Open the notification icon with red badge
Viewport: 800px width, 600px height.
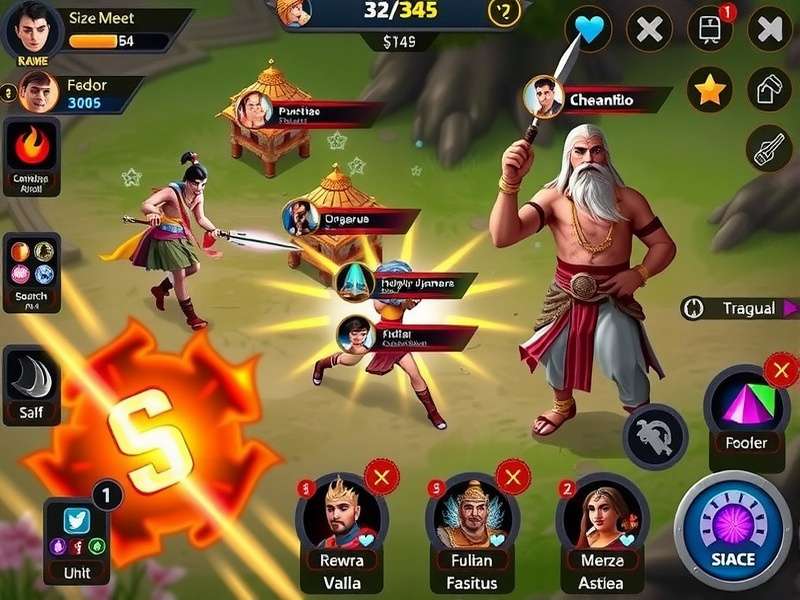pyautogui.click(x=710, y=29)
